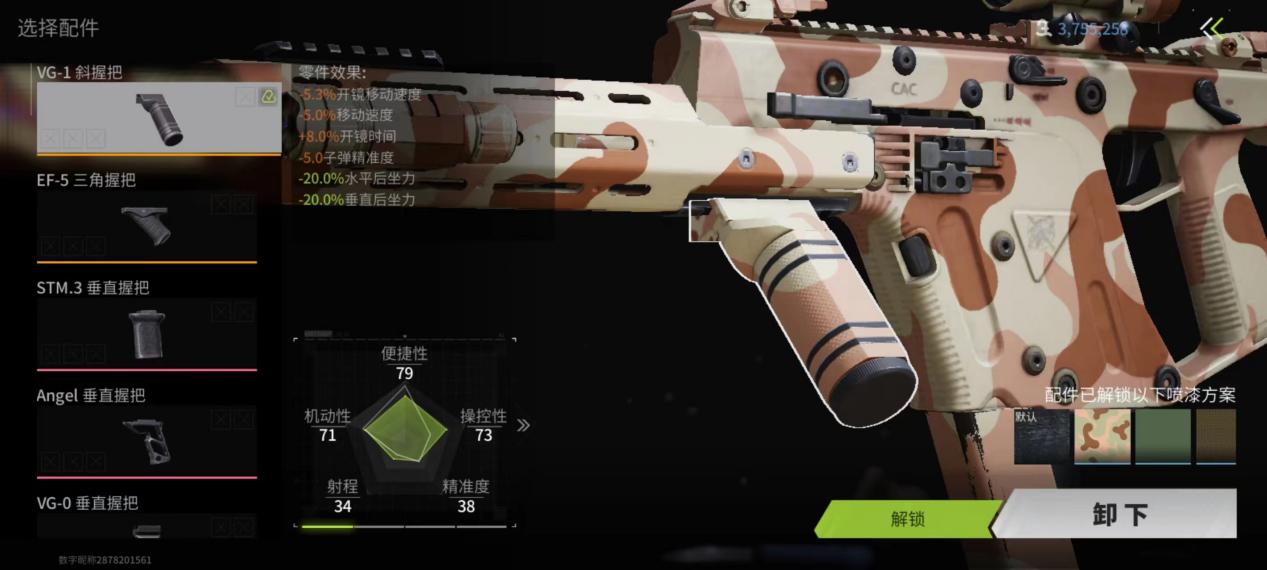Pick the dark tan paint swatch
The width and height of the screenshot is (1267, 570).
click(x=1217, y=437)
